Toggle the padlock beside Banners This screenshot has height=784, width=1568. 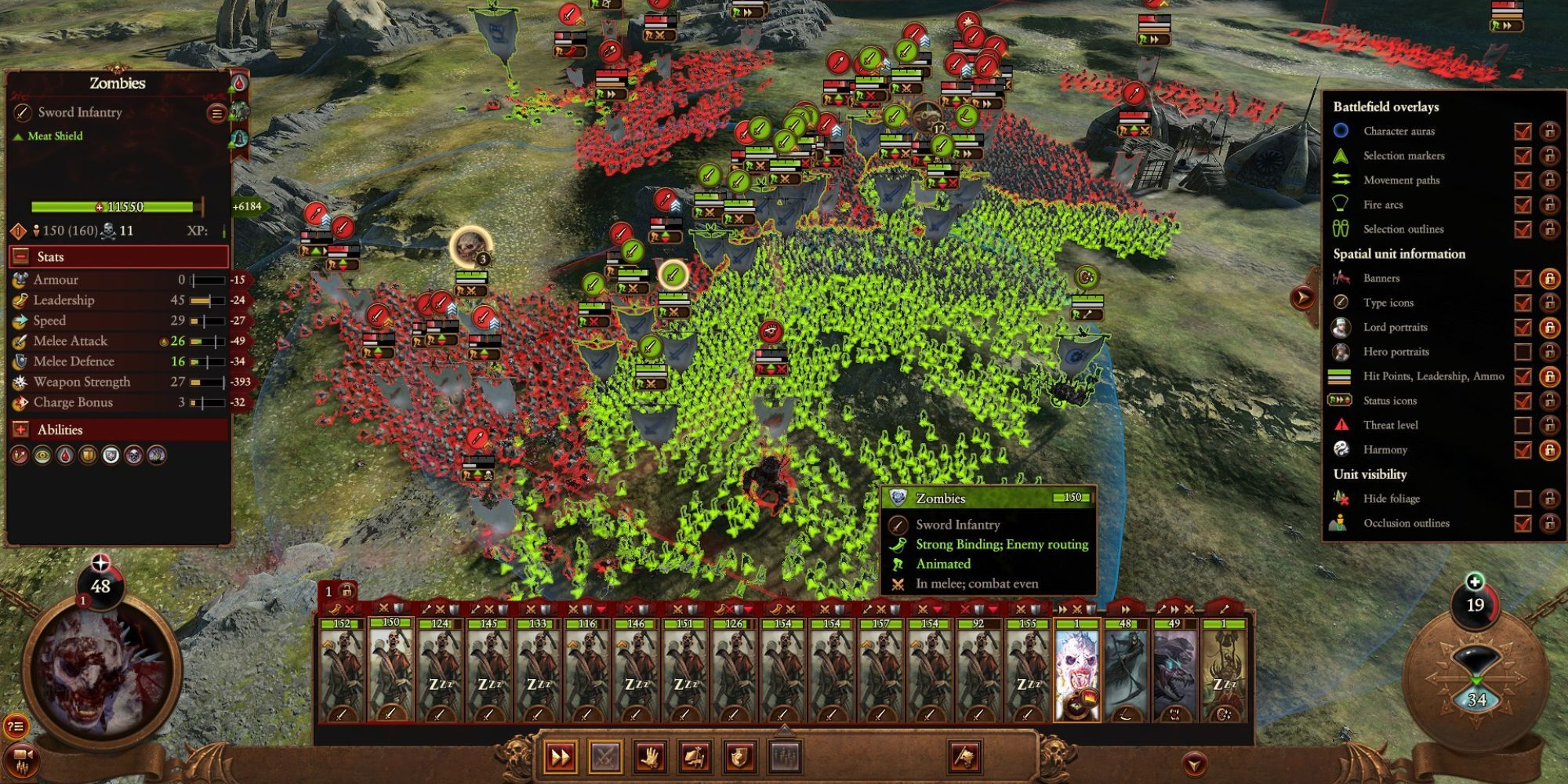[1549, 279]
